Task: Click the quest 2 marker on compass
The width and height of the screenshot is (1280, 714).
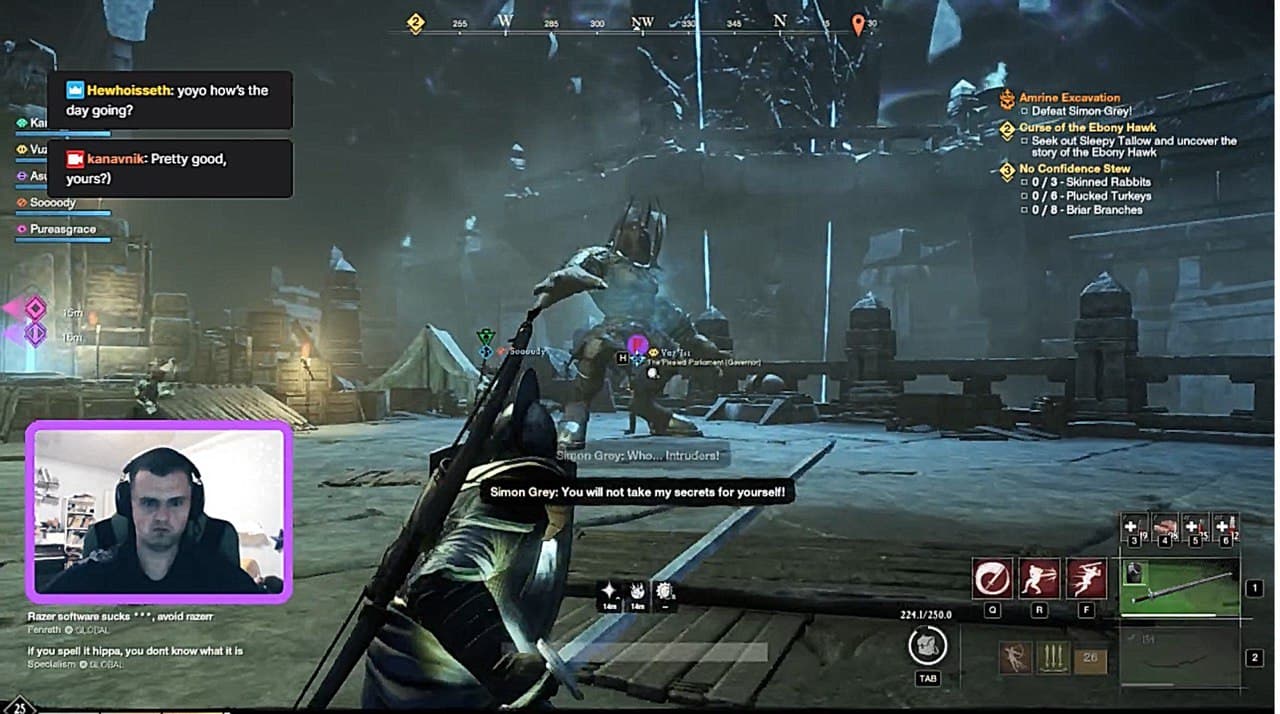Action: 416,23
